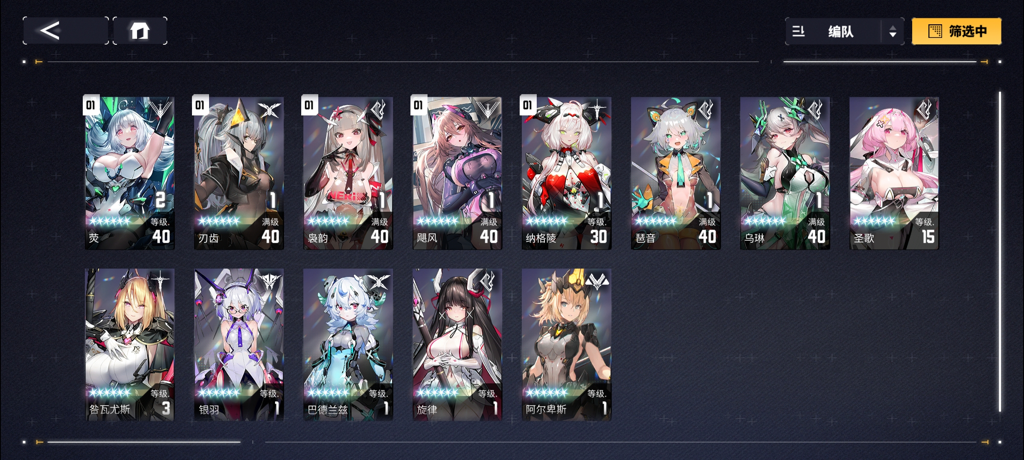Screen dimensions: 1024x460
Task: Open the 编队 sort dropdown
Action: (x=845, y=32)
